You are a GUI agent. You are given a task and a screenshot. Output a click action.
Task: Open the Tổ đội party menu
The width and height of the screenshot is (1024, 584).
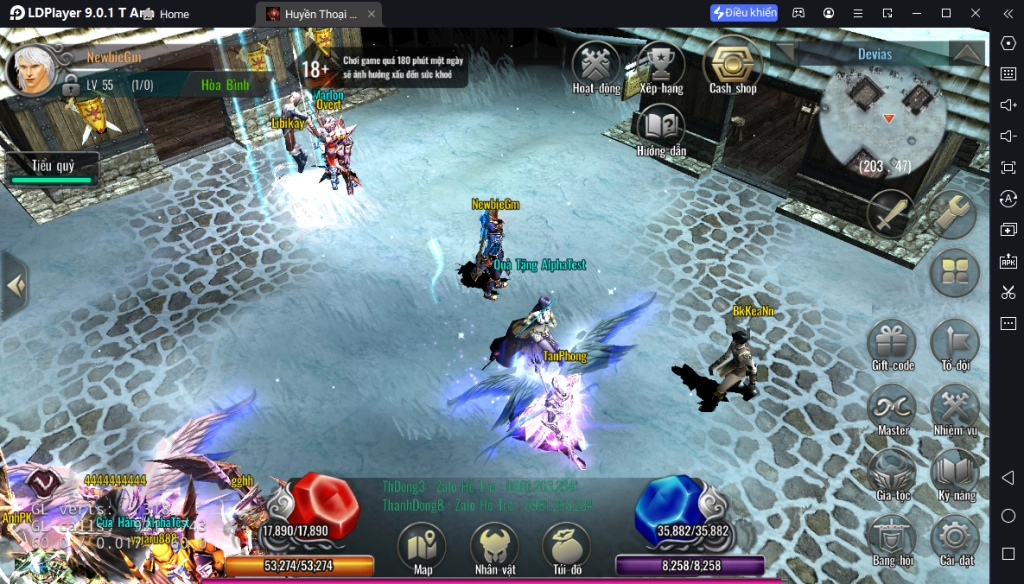tap(954, 343)
